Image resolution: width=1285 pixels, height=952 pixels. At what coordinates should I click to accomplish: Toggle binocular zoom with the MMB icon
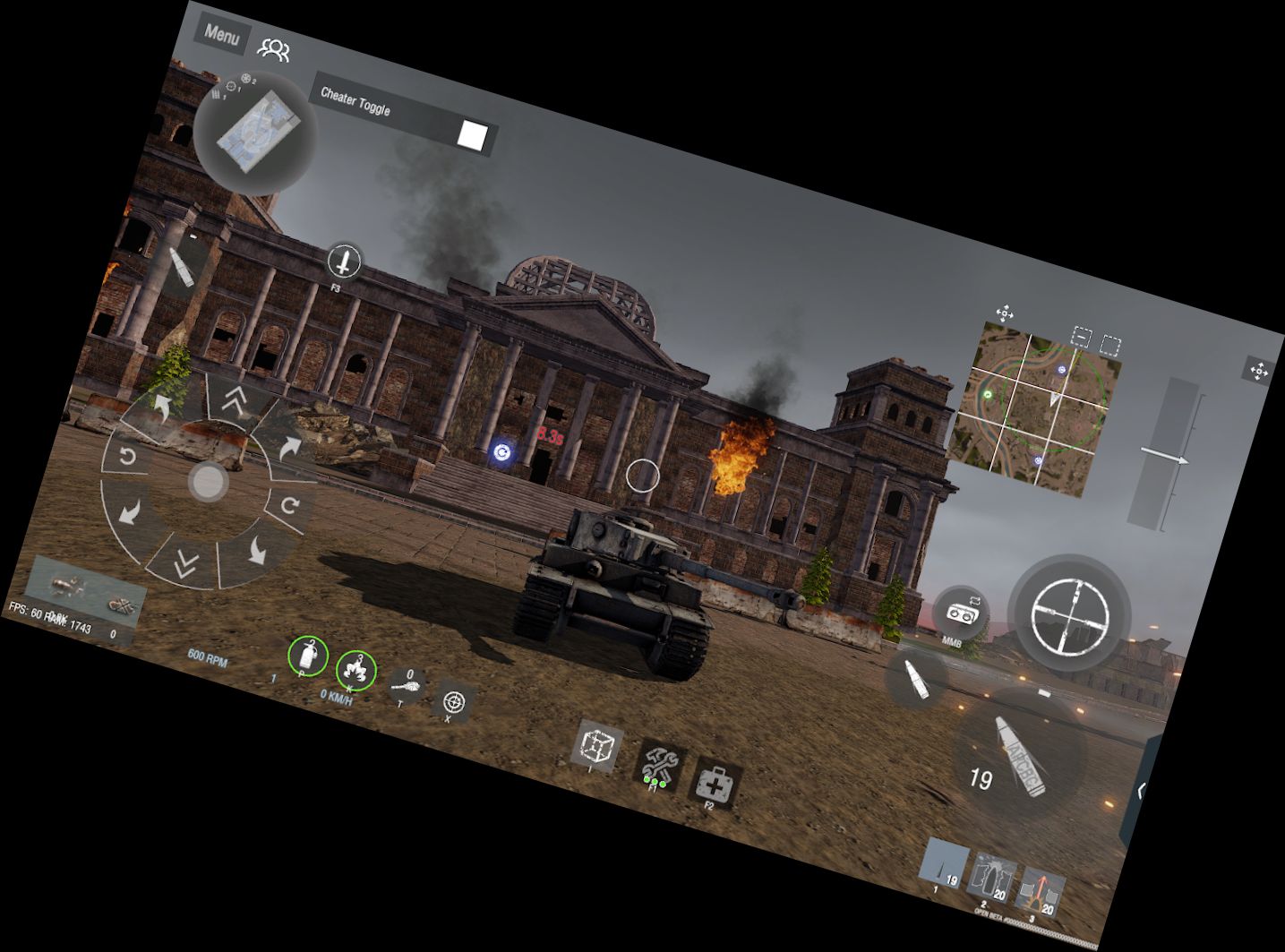point(963,613)
